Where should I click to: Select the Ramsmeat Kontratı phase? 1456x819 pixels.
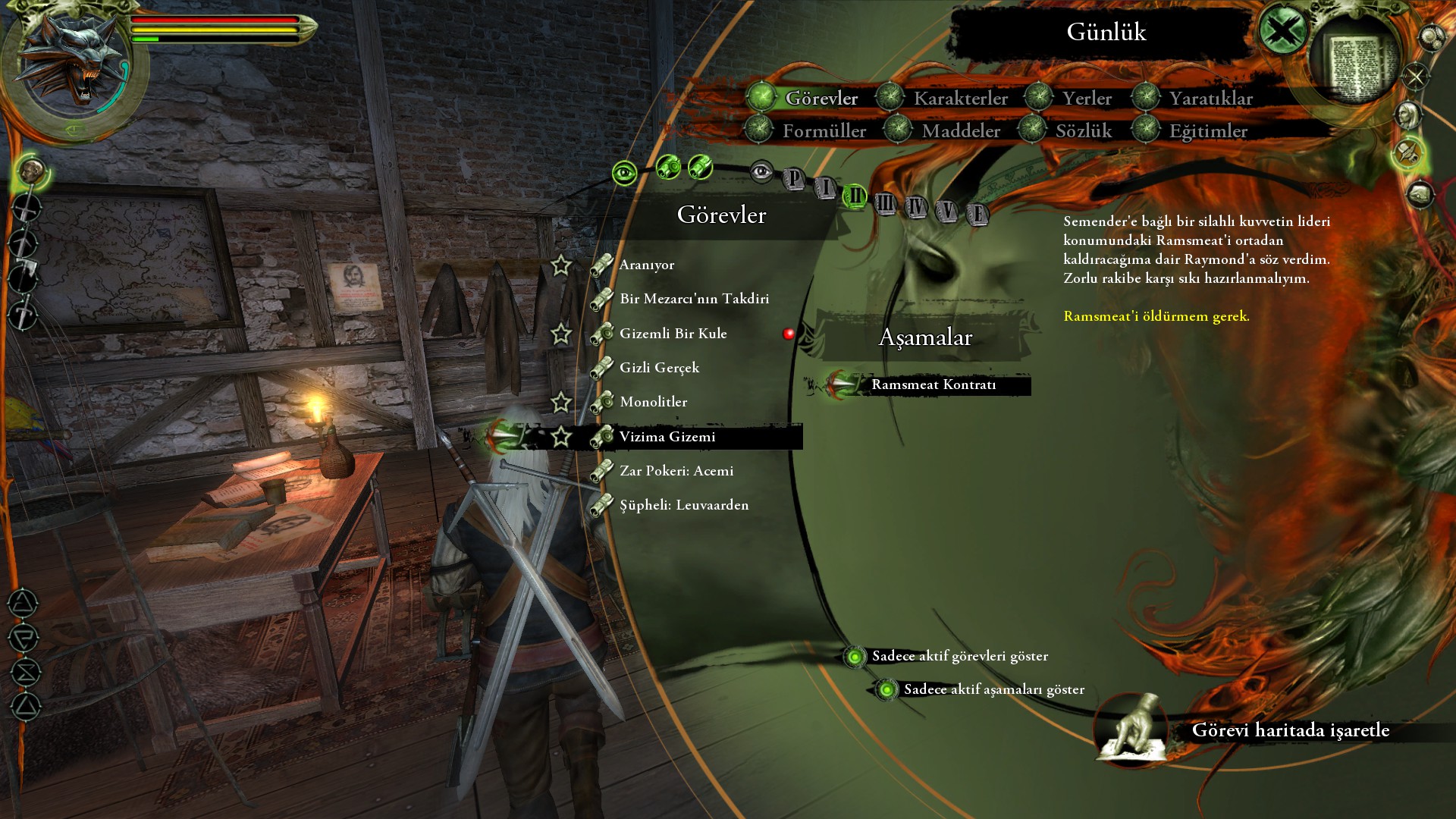pos(933,384)
